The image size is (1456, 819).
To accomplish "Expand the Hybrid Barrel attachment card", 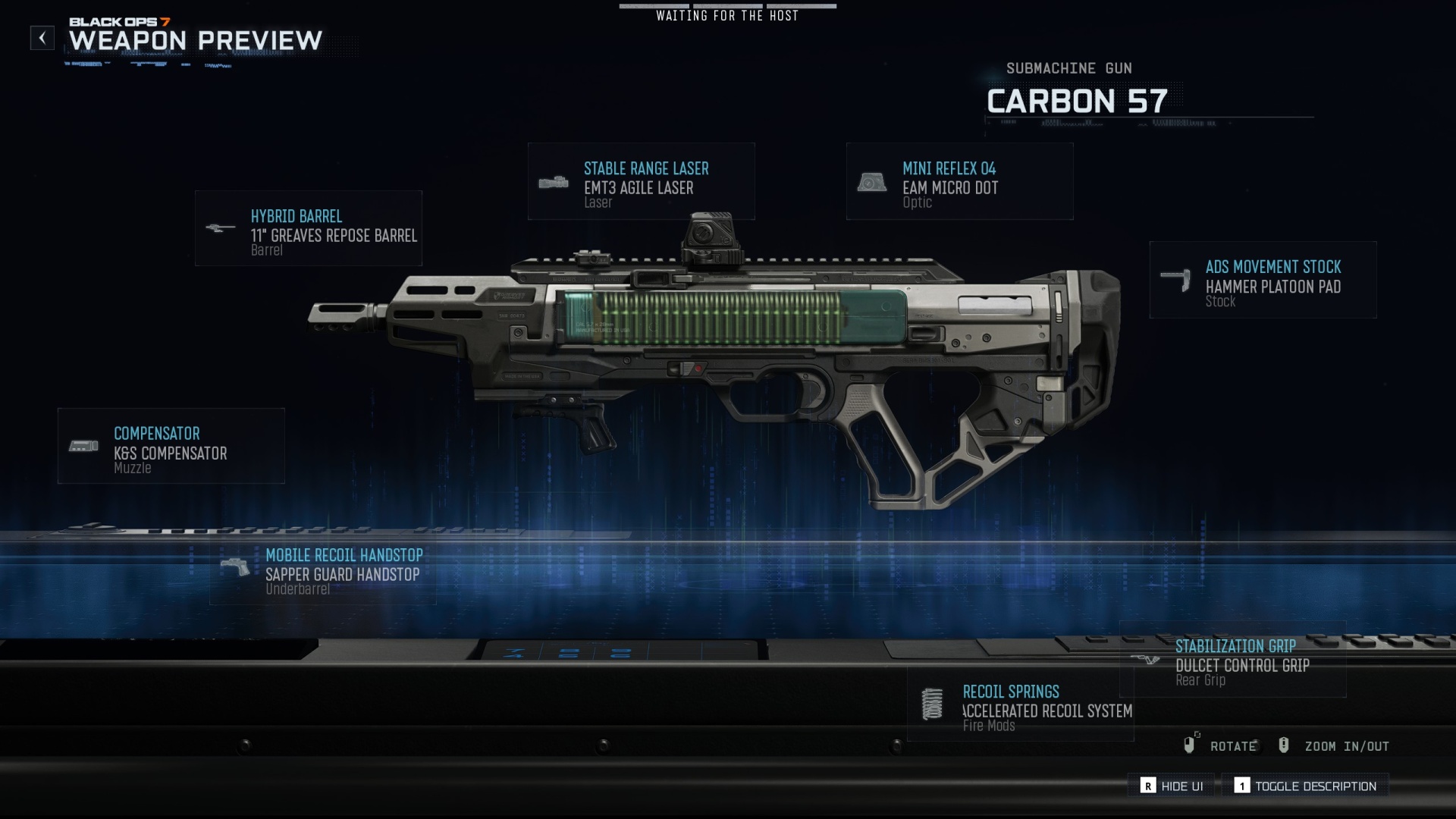I will [x=309, y=227].
